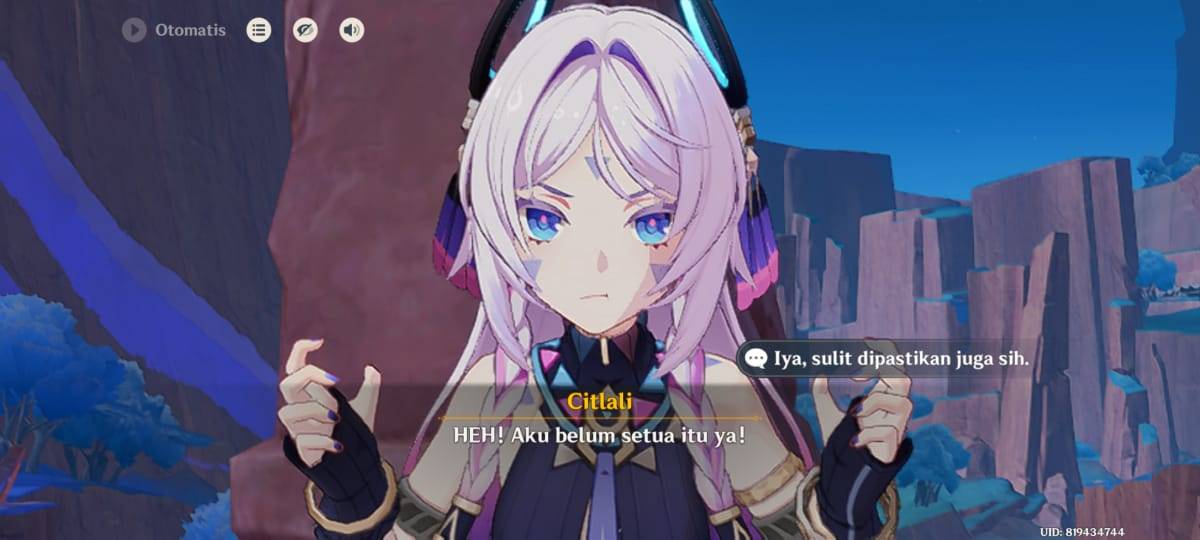This screenshot has height=540, width=1200.
Task: Hide the dialogue interface
Action: pyautogui.click(x=305, y=31)
